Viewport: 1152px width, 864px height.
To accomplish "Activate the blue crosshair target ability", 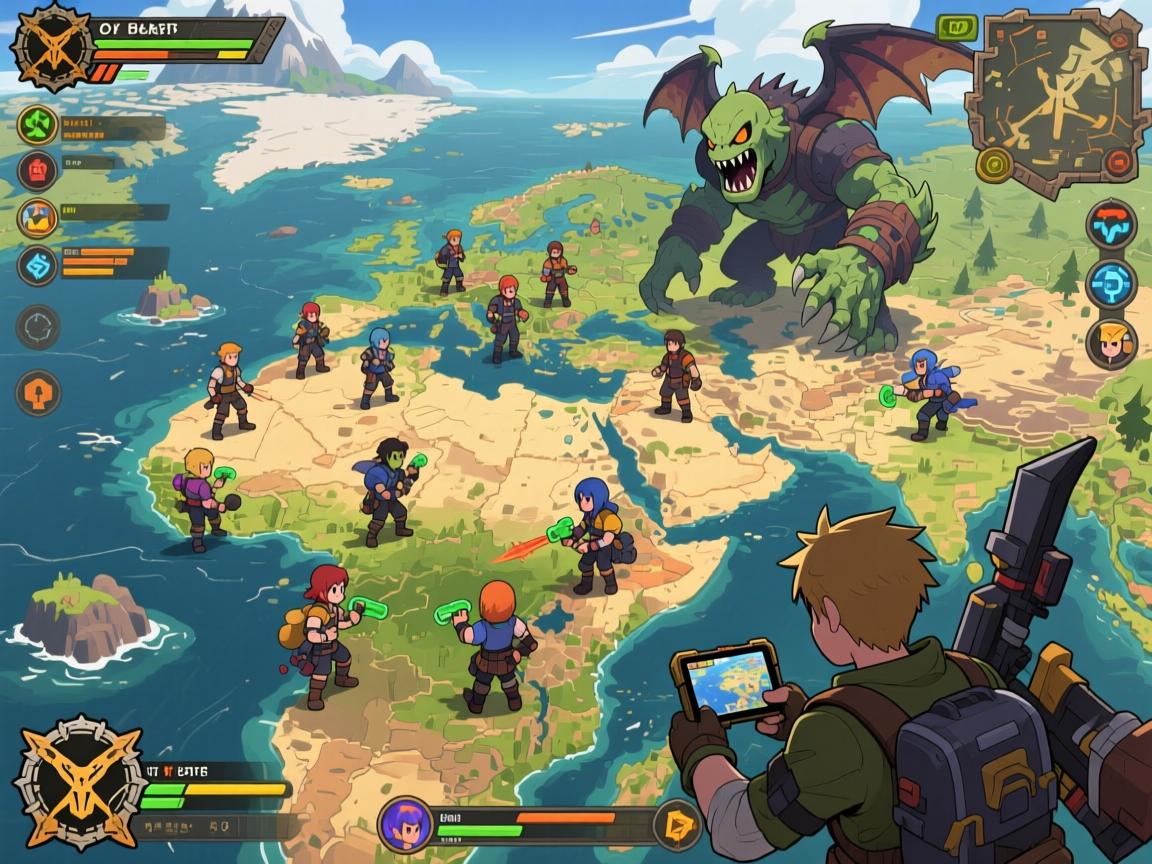I will click(x=1111, y=284).
